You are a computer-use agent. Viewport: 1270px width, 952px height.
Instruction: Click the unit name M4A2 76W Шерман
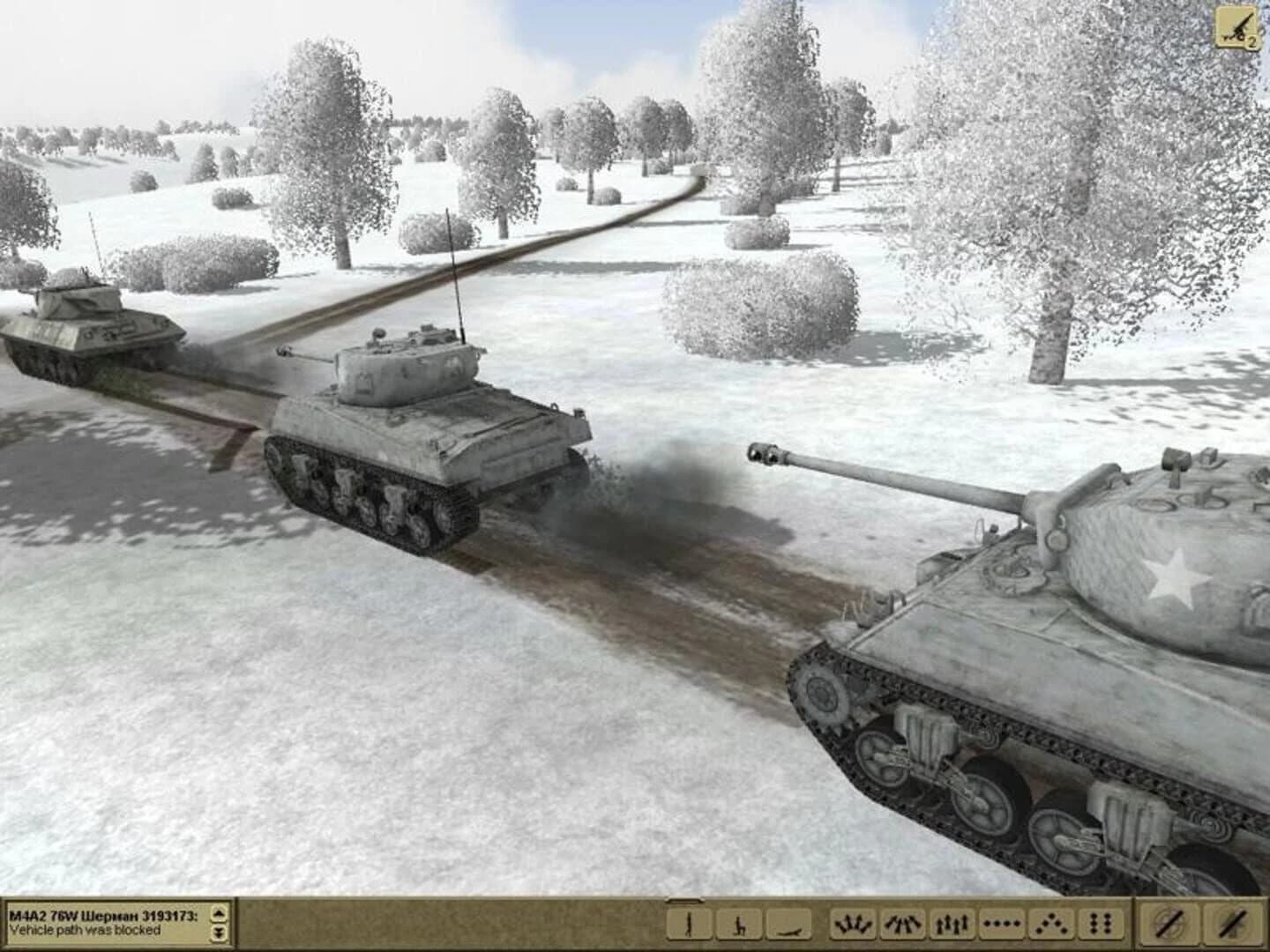pos(101,917)
